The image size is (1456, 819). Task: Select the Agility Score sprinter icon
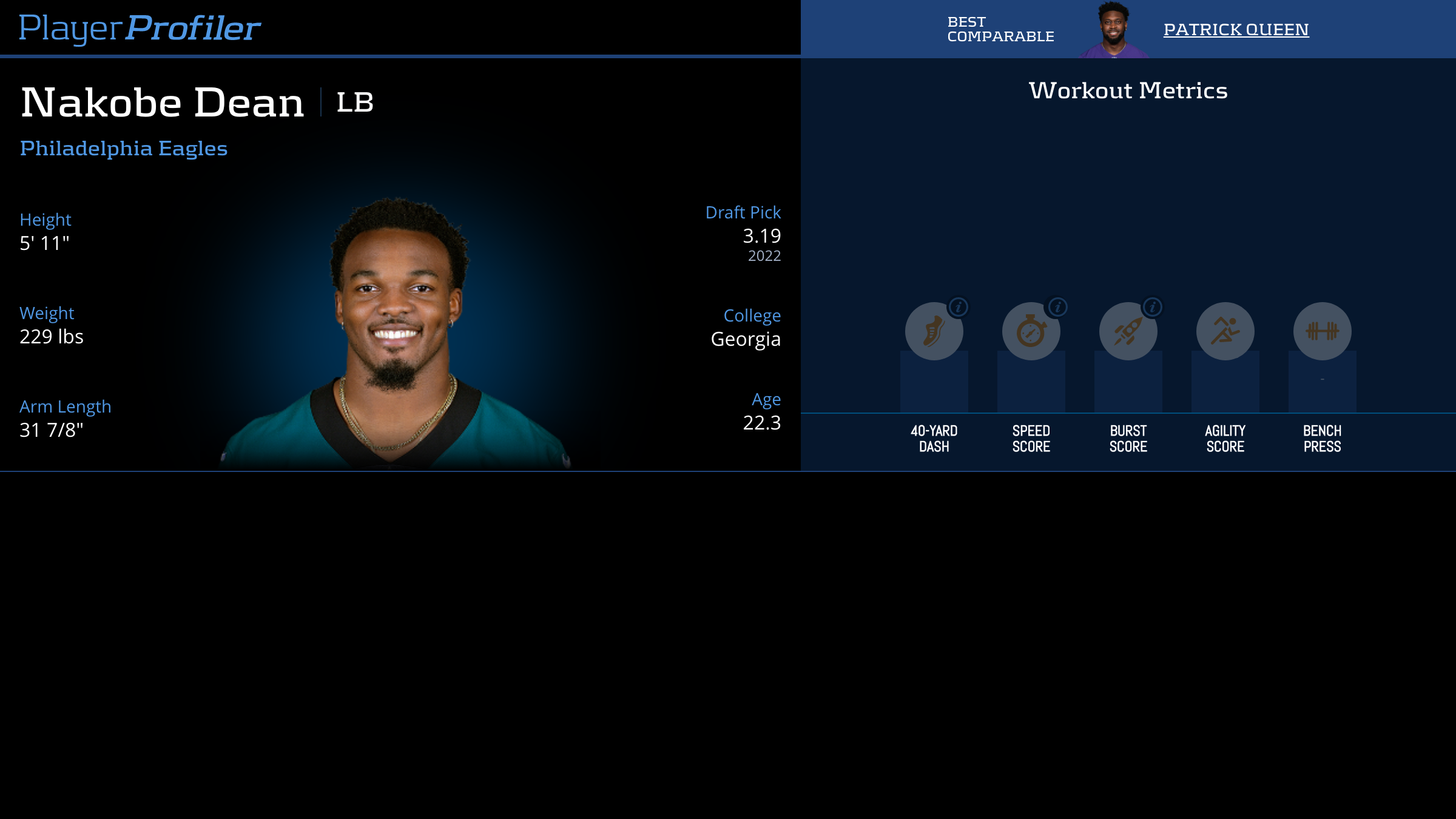click(x=1225, y=331)
